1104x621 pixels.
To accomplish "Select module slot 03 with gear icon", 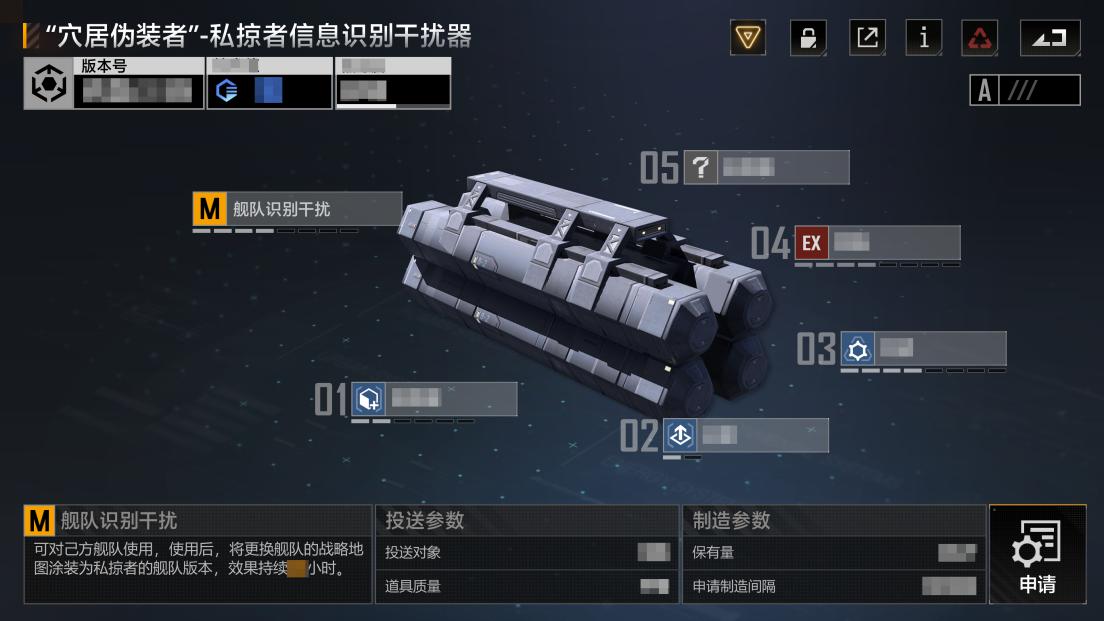I will tap(922, 349).
